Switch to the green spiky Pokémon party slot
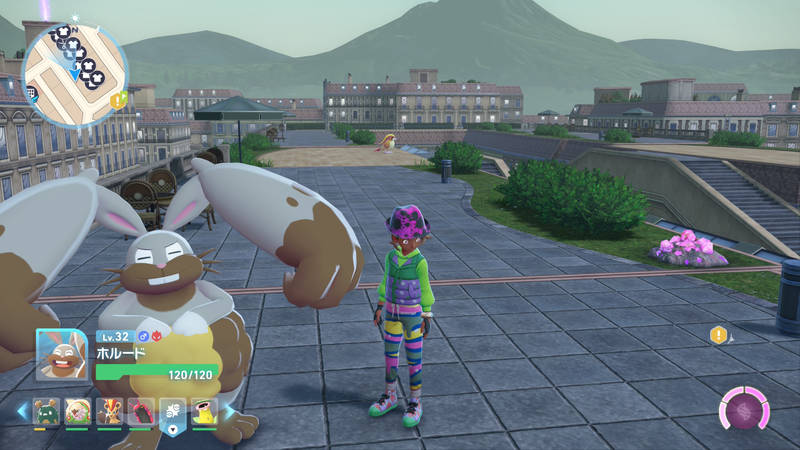The height and width of the screenshot is (450, 800). pos(45,411)
